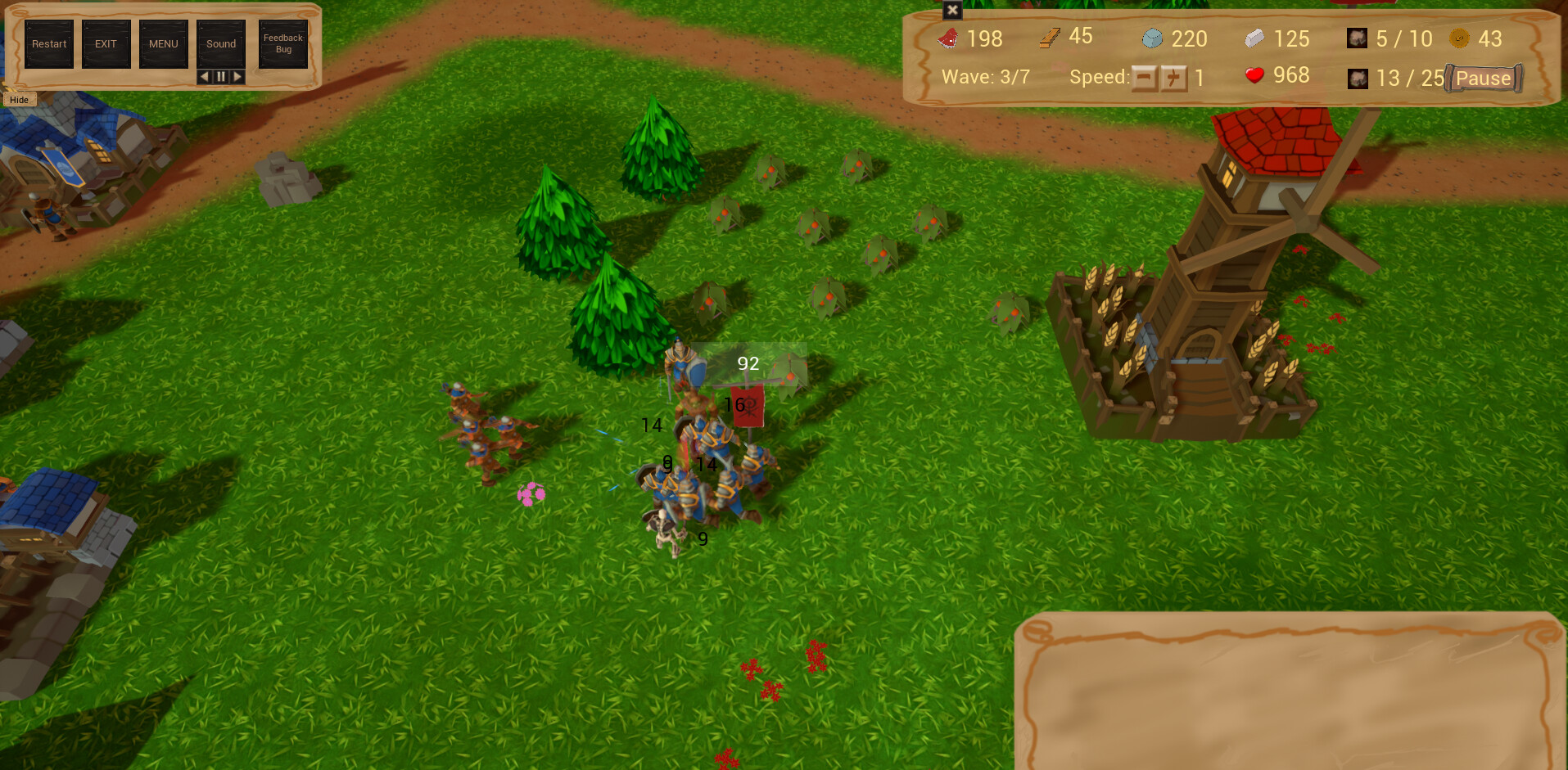The image size is (1568, 770).
Task: Collapse the control panel via Hide
Action: coord(18,99)
